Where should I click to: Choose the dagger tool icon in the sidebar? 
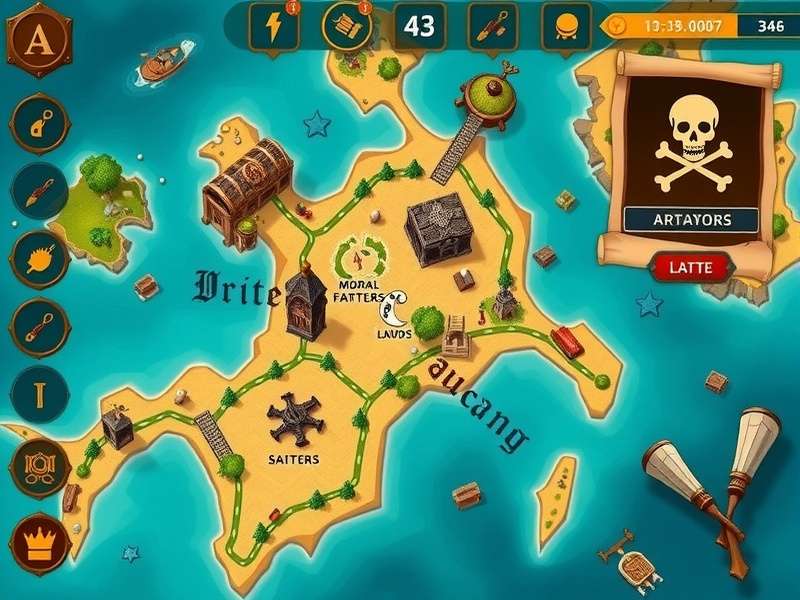40,190
